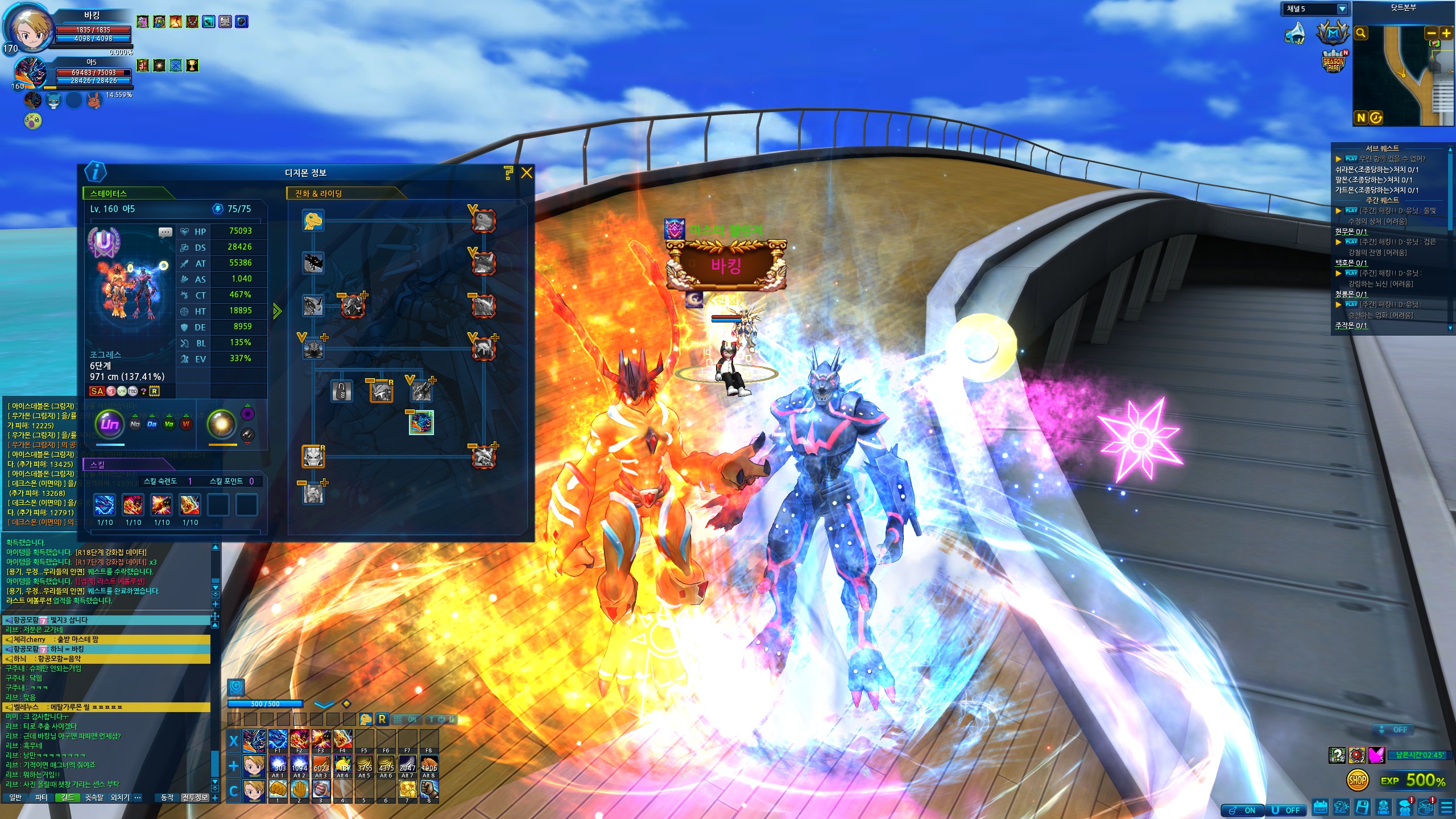Switch chat to the 파티 tab

pyautogui.click(x=41, y=797)
